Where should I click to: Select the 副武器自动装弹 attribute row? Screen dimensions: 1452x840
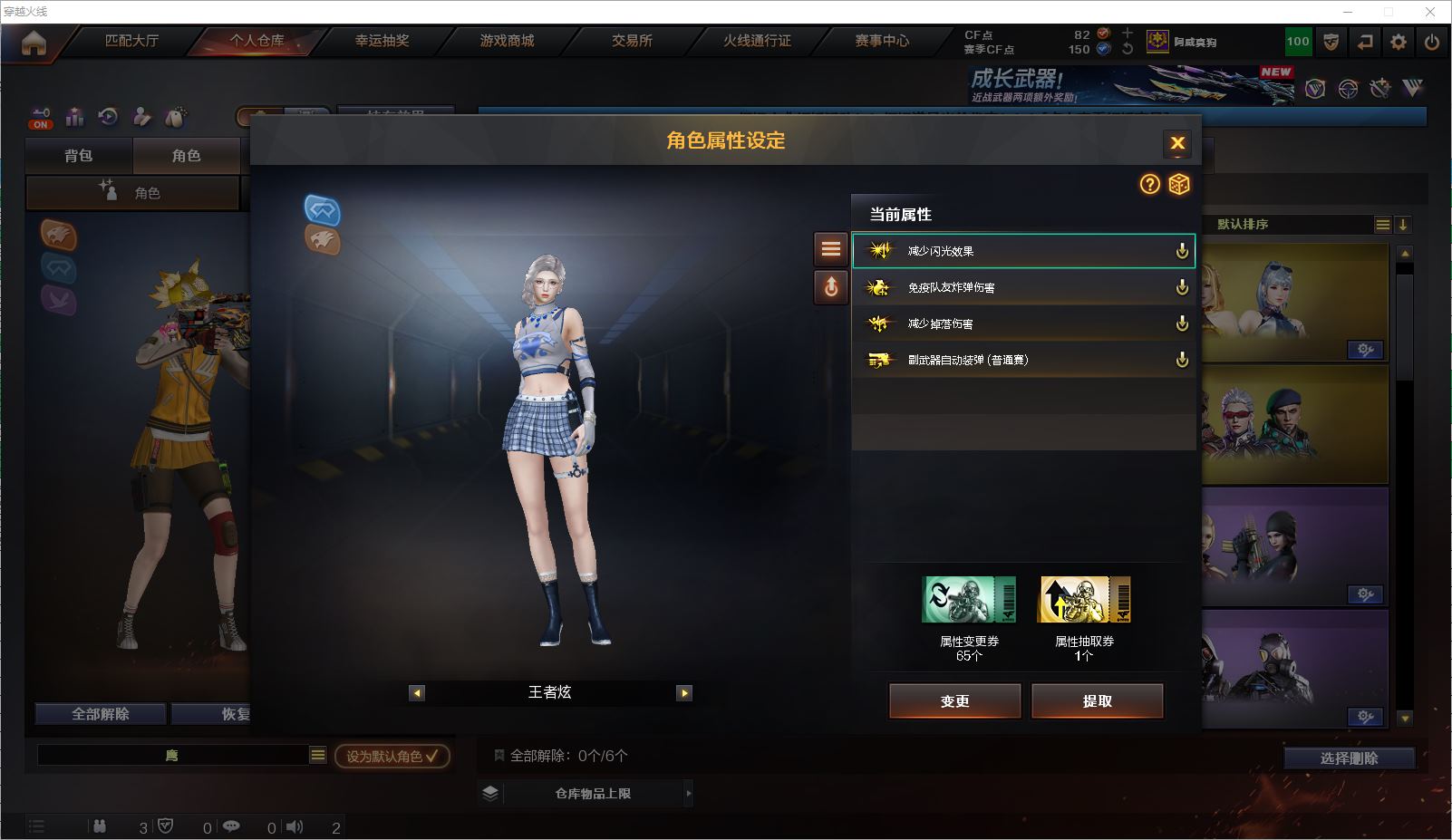pyautogui.click(x=1022, y=360)
